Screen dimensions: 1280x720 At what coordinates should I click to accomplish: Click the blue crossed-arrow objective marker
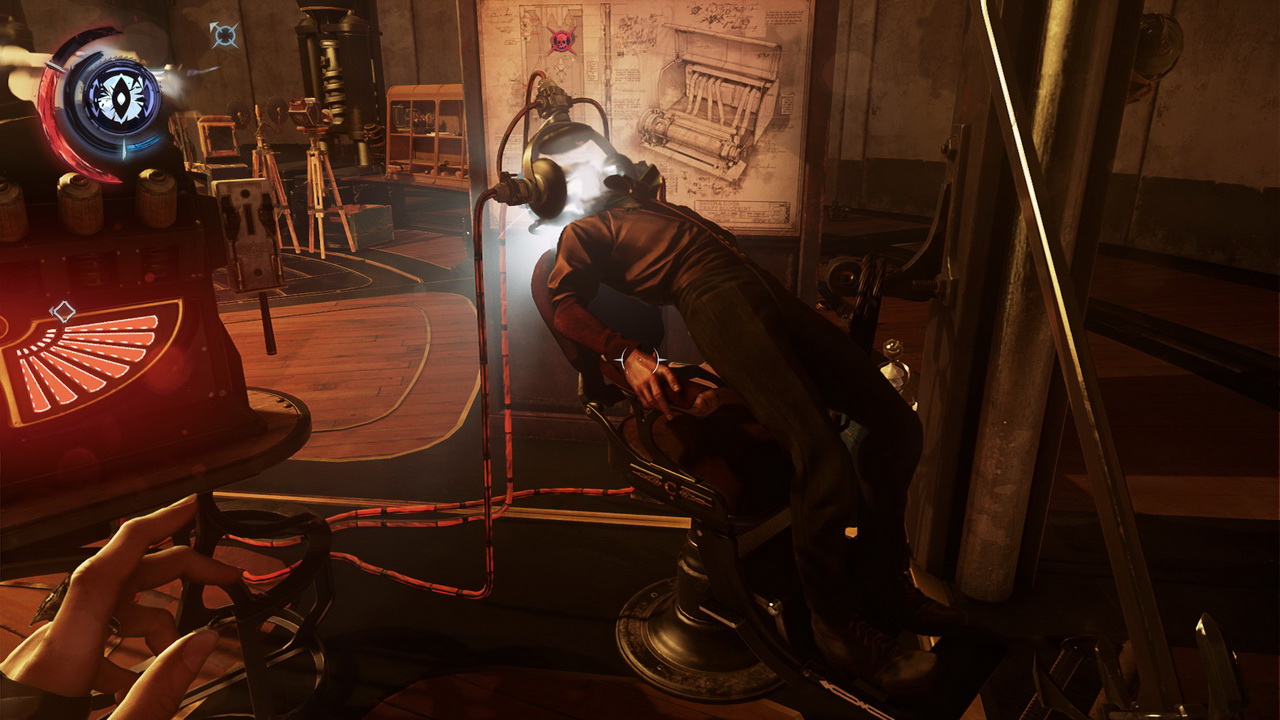point(224,35)
